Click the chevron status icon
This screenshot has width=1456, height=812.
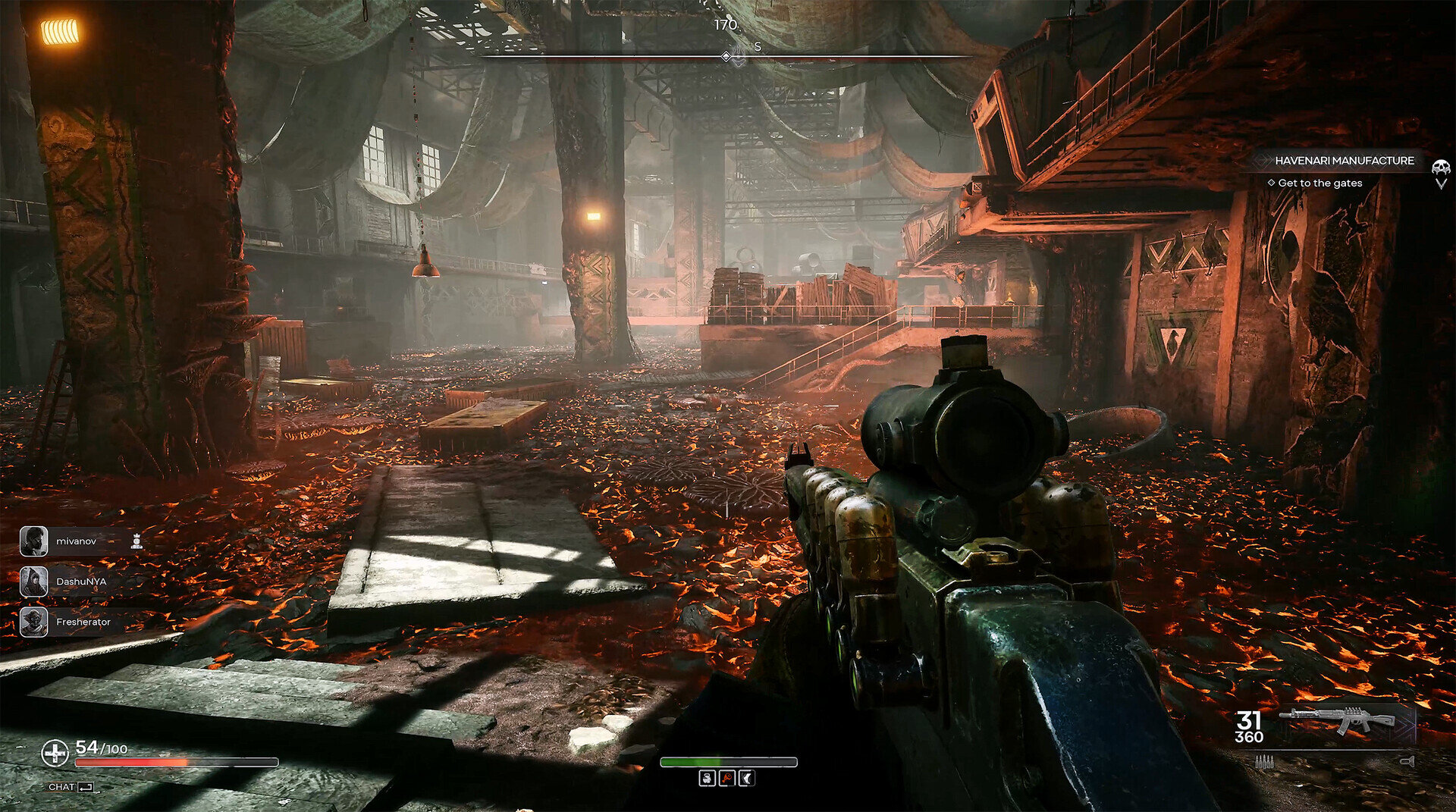[746, 779]
